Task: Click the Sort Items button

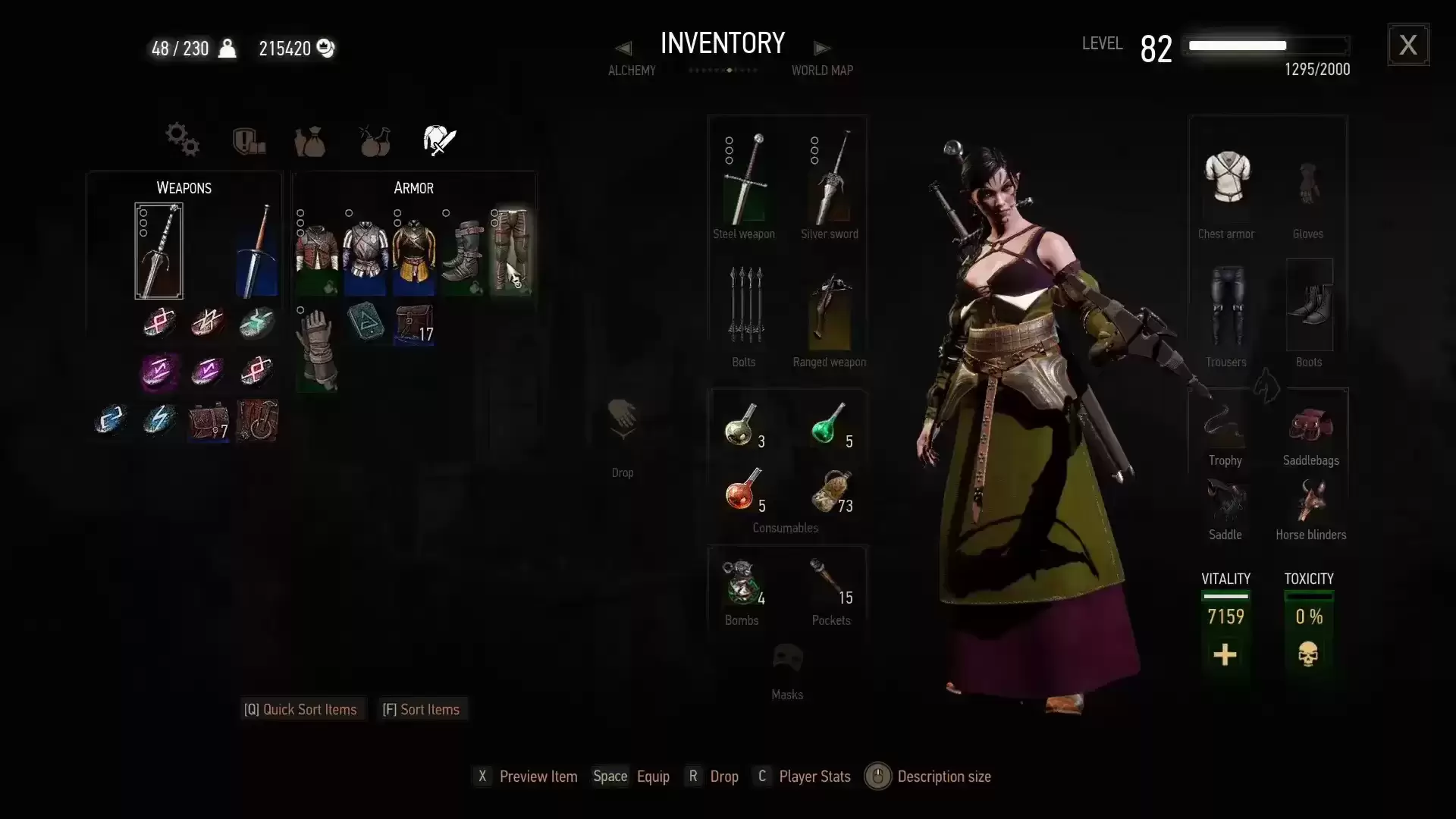Action: point(422,709)
